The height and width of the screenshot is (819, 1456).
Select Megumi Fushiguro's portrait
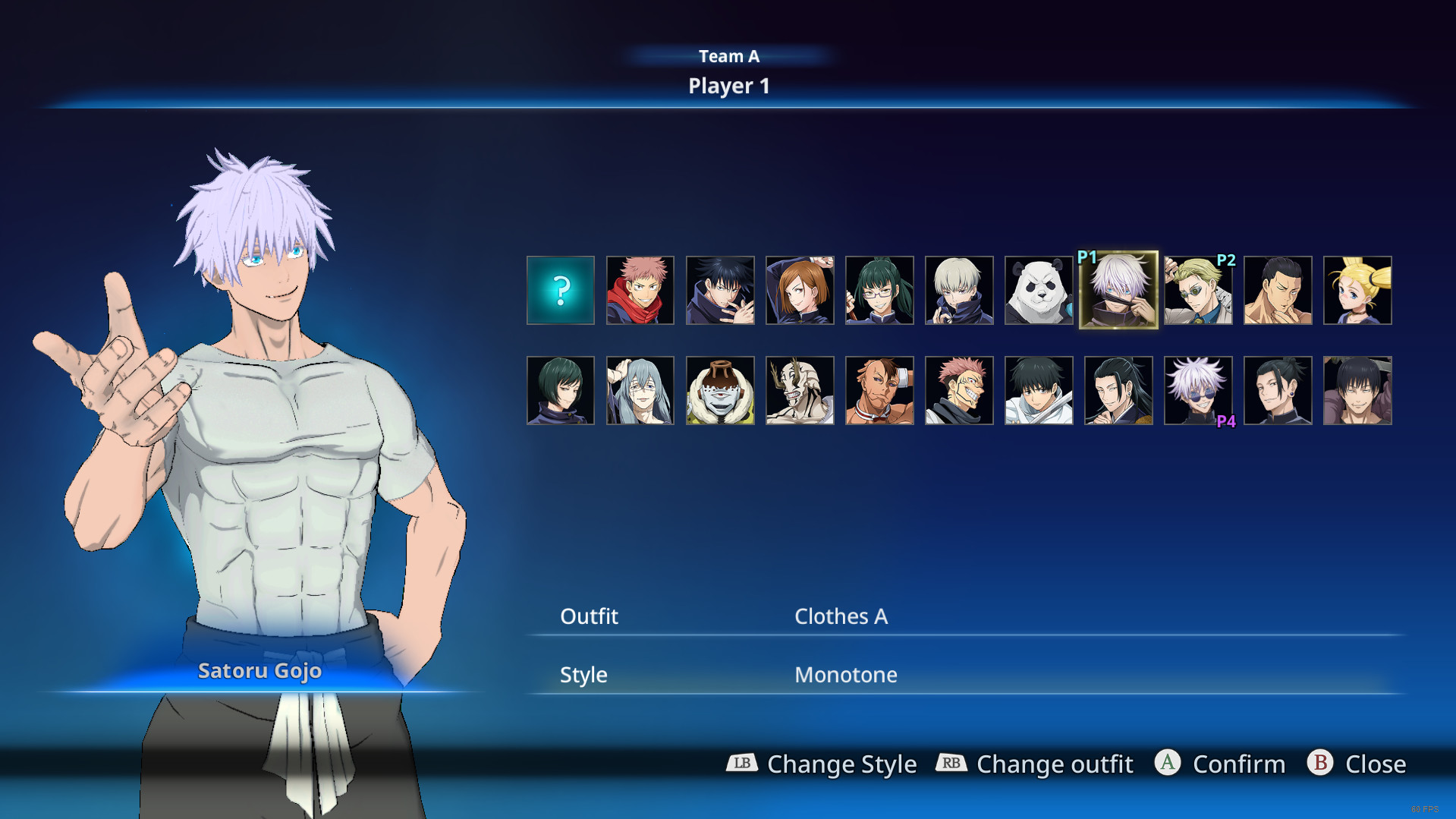[720, 290]
